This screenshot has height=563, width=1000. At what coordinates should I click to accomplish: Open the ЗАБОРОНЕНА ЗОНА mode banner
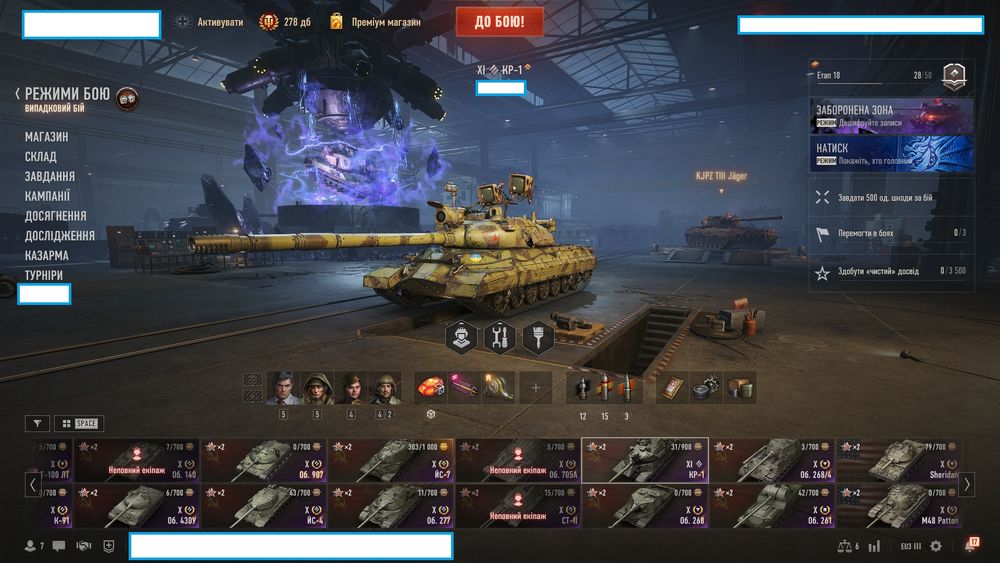pos(892,115)
